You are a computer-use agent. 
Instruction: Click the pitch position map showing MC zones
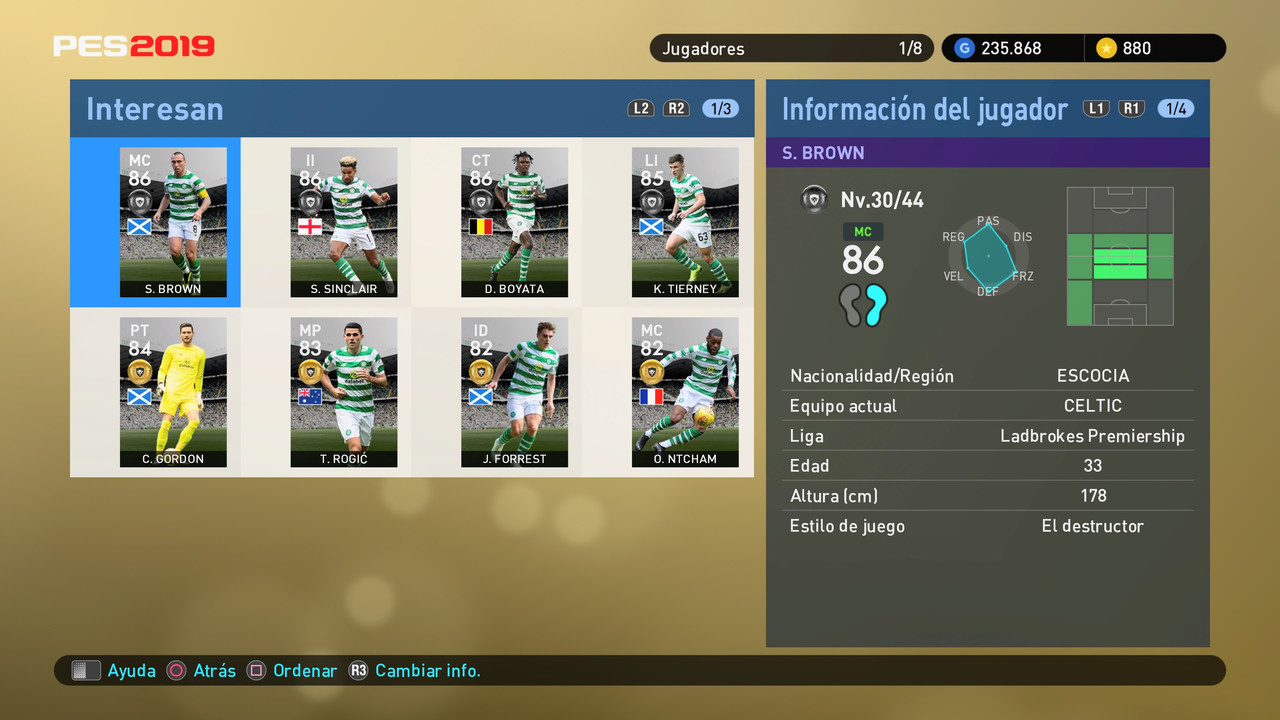pyautogui.click(x=1119, y=256)
